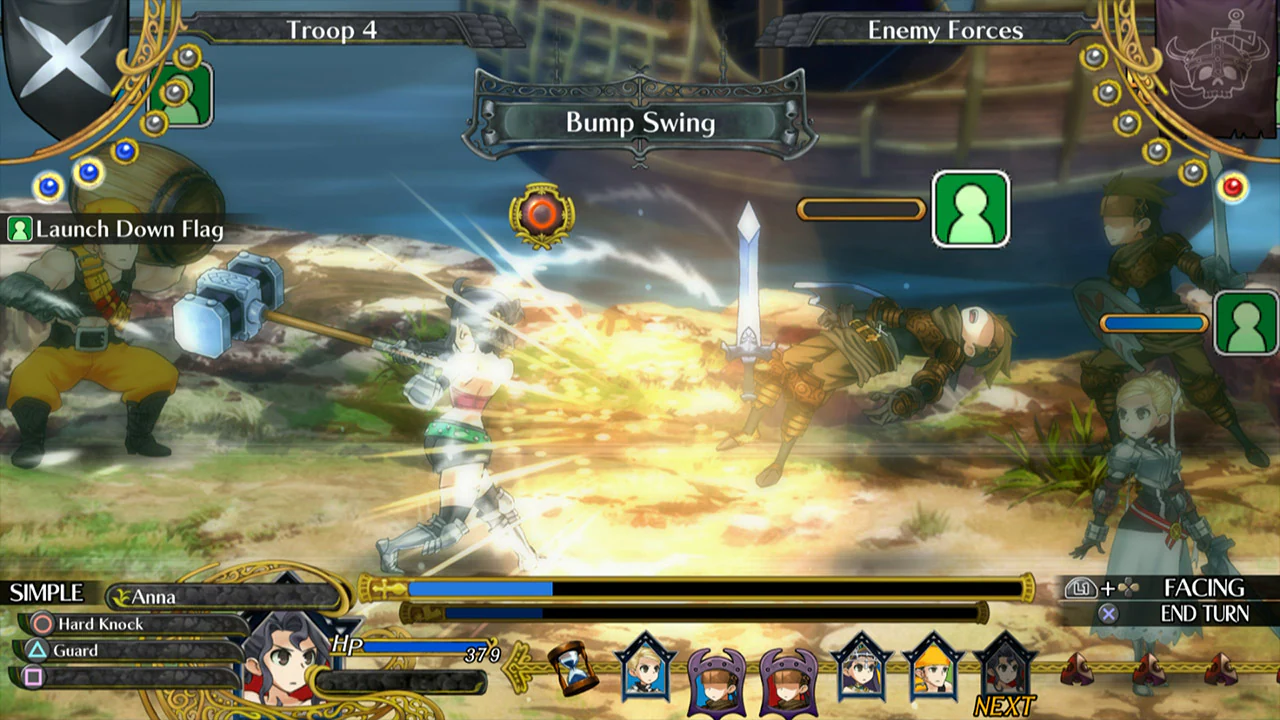Click END TURN to finish the turn
The width and height of the screenshot is (1280, 720).
1204,613
